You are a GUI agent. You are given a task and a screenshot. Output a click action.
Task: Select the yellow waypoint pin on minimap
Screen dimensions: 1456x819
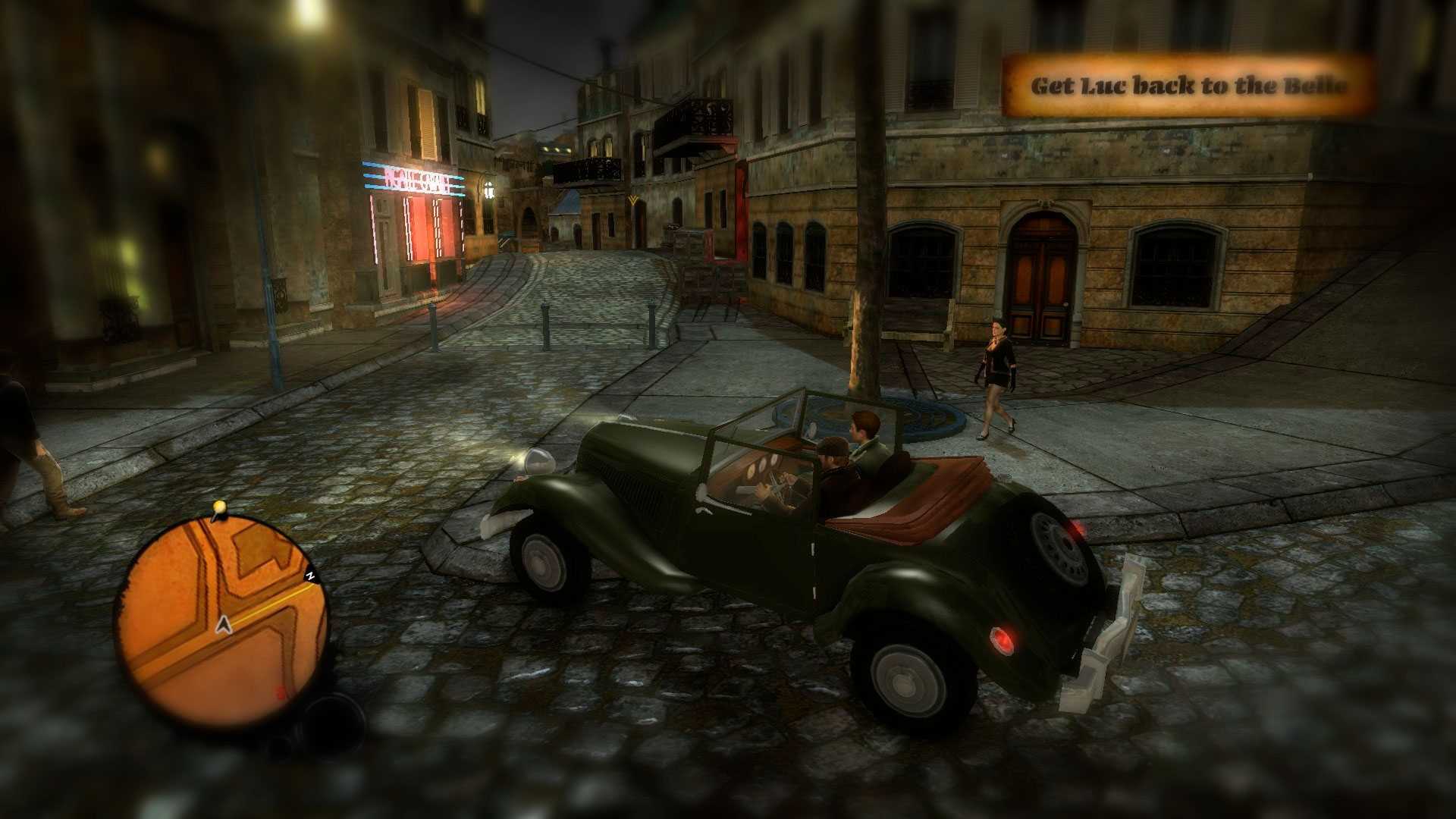tap(220, 507)
